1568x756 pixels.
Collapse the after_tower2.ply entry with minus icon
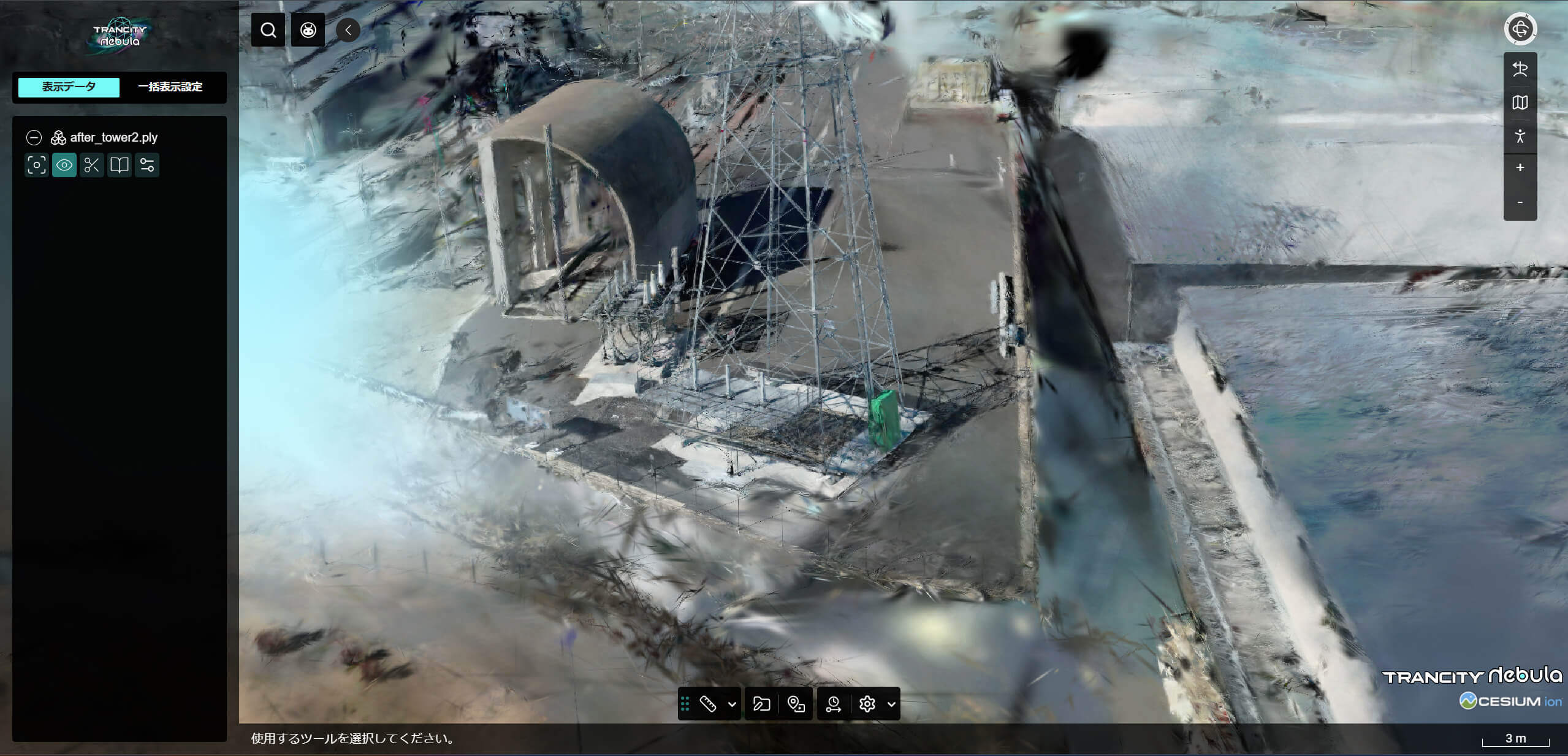34,137
